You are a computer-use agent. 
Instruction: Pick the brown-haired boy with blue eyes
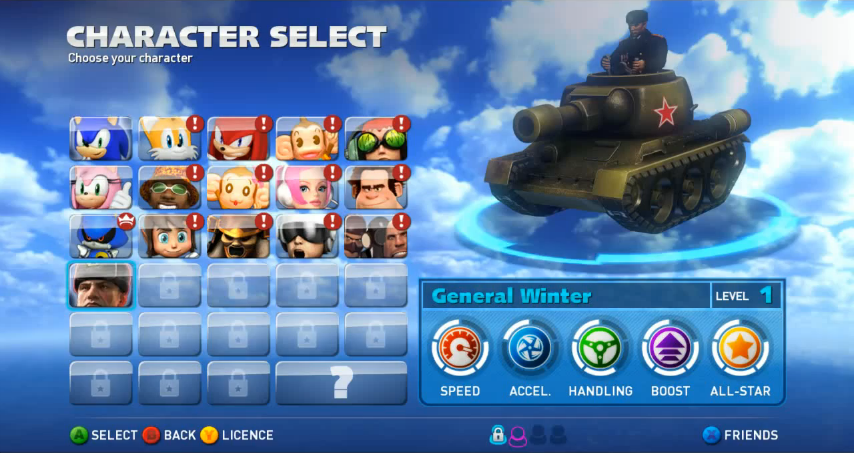tap(169, 236)
